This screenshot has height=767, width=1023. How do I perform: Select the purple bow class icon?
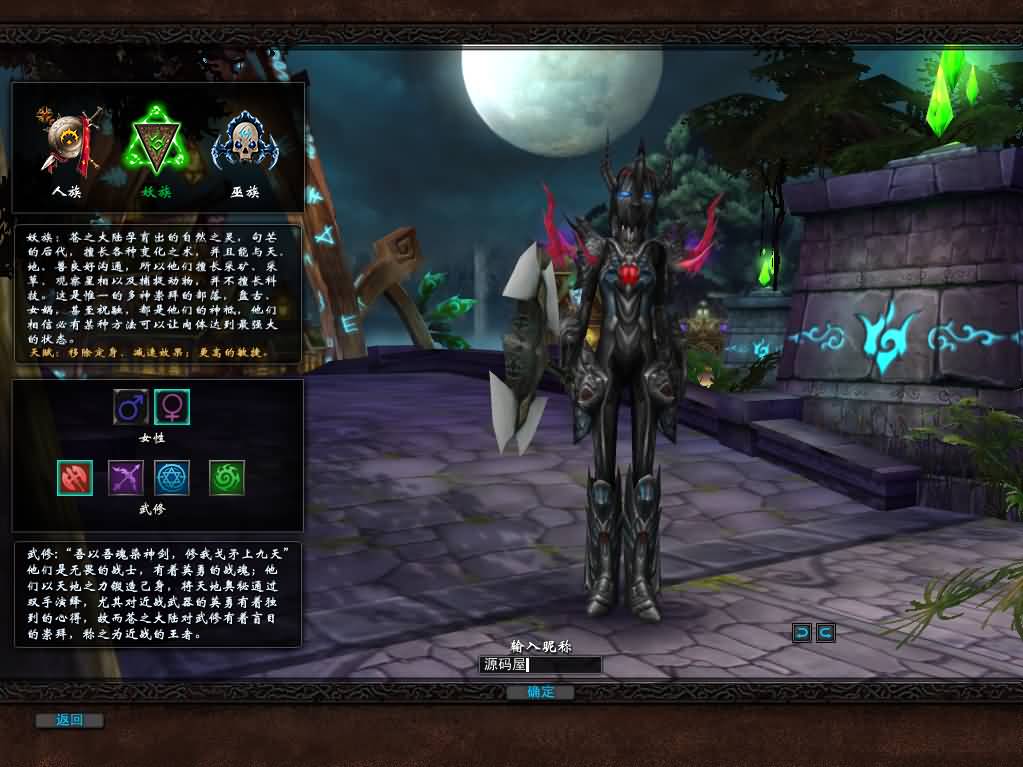click(x=126, y=478)
